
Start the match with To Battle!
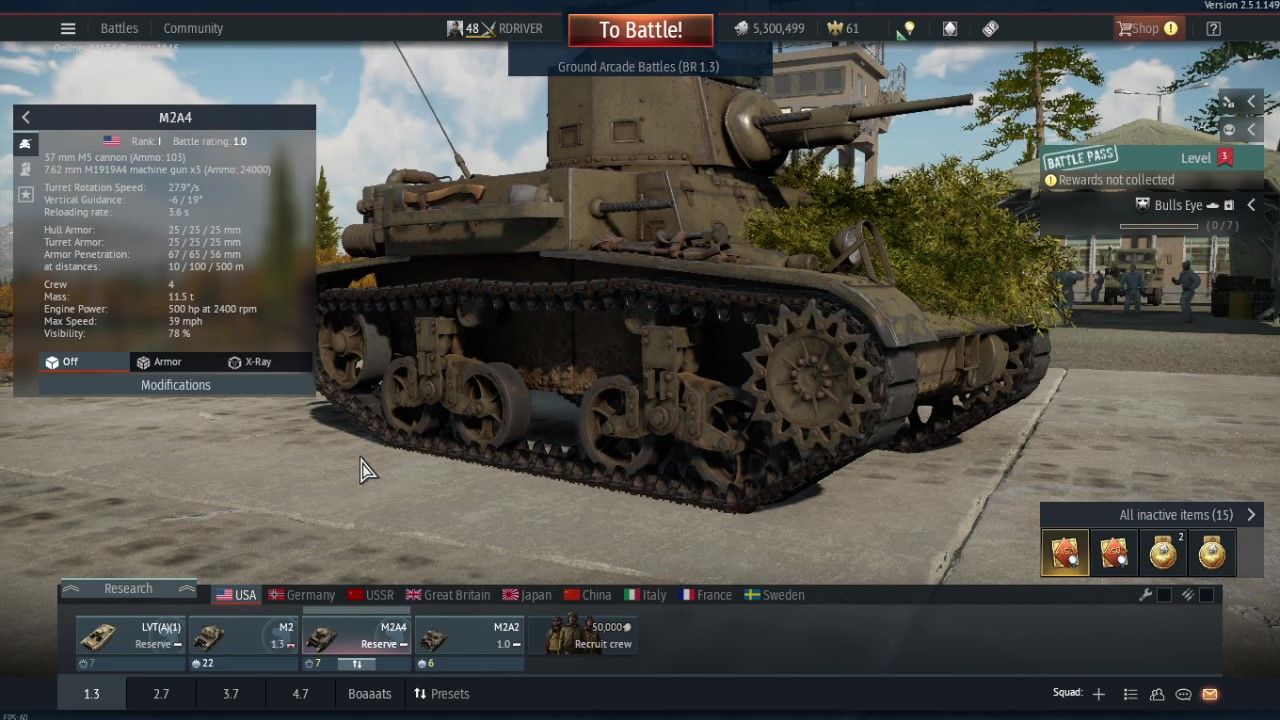[x=640, y=30]
